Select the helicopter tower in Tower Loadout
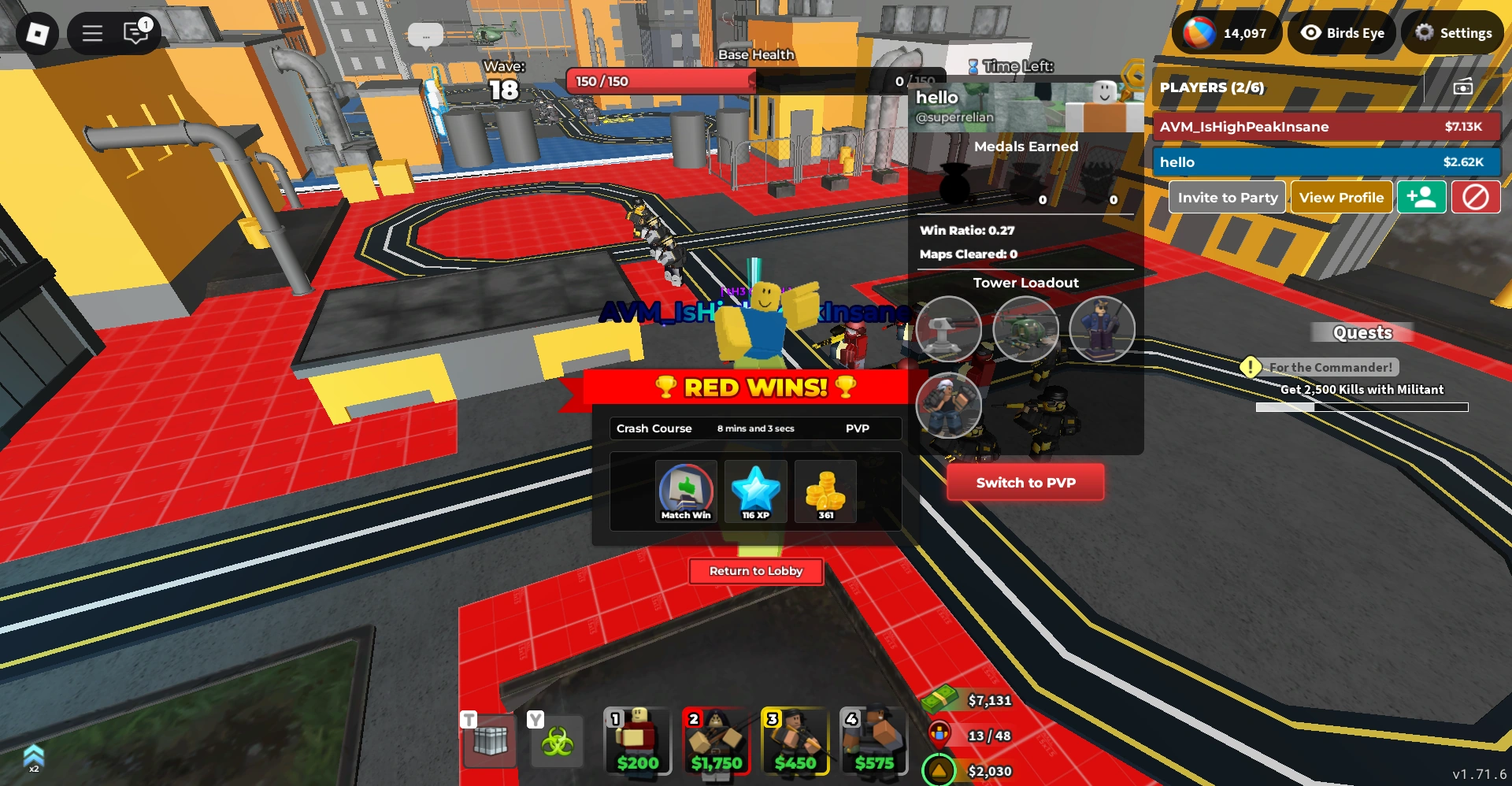 [1025, 329]
